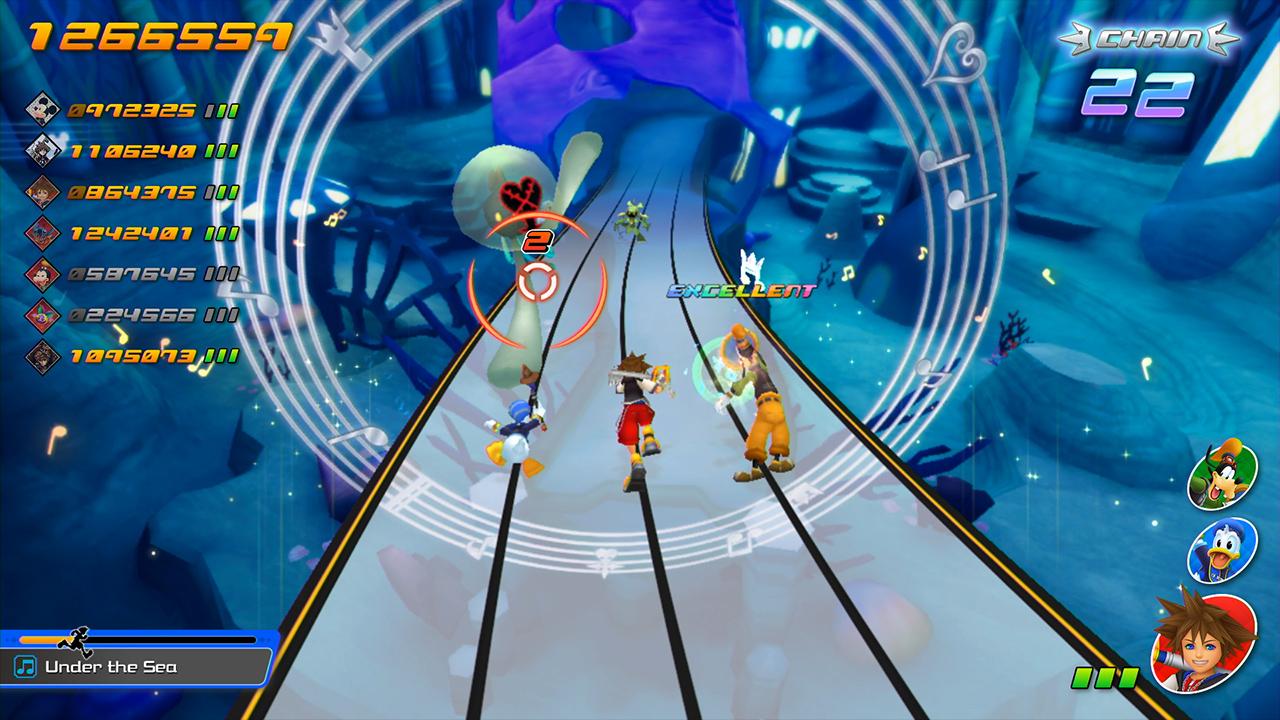This screenshot has width=1280, height=720.
Task: Choose the rival entry with score 0864375
Action: point(130,192)
